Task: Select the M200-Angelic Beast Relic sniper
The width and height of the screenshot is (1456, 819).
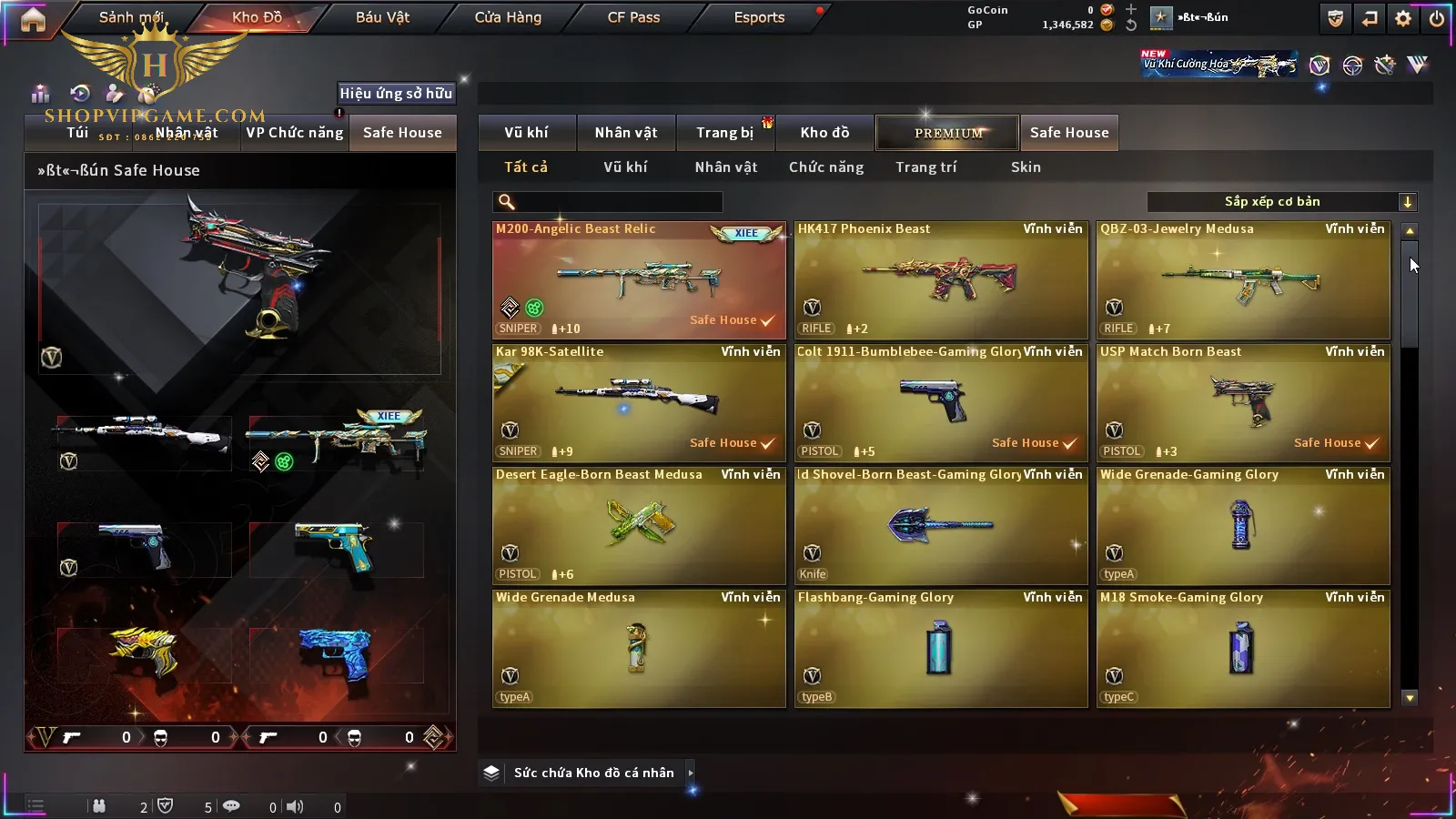Action: click(639, 280)
